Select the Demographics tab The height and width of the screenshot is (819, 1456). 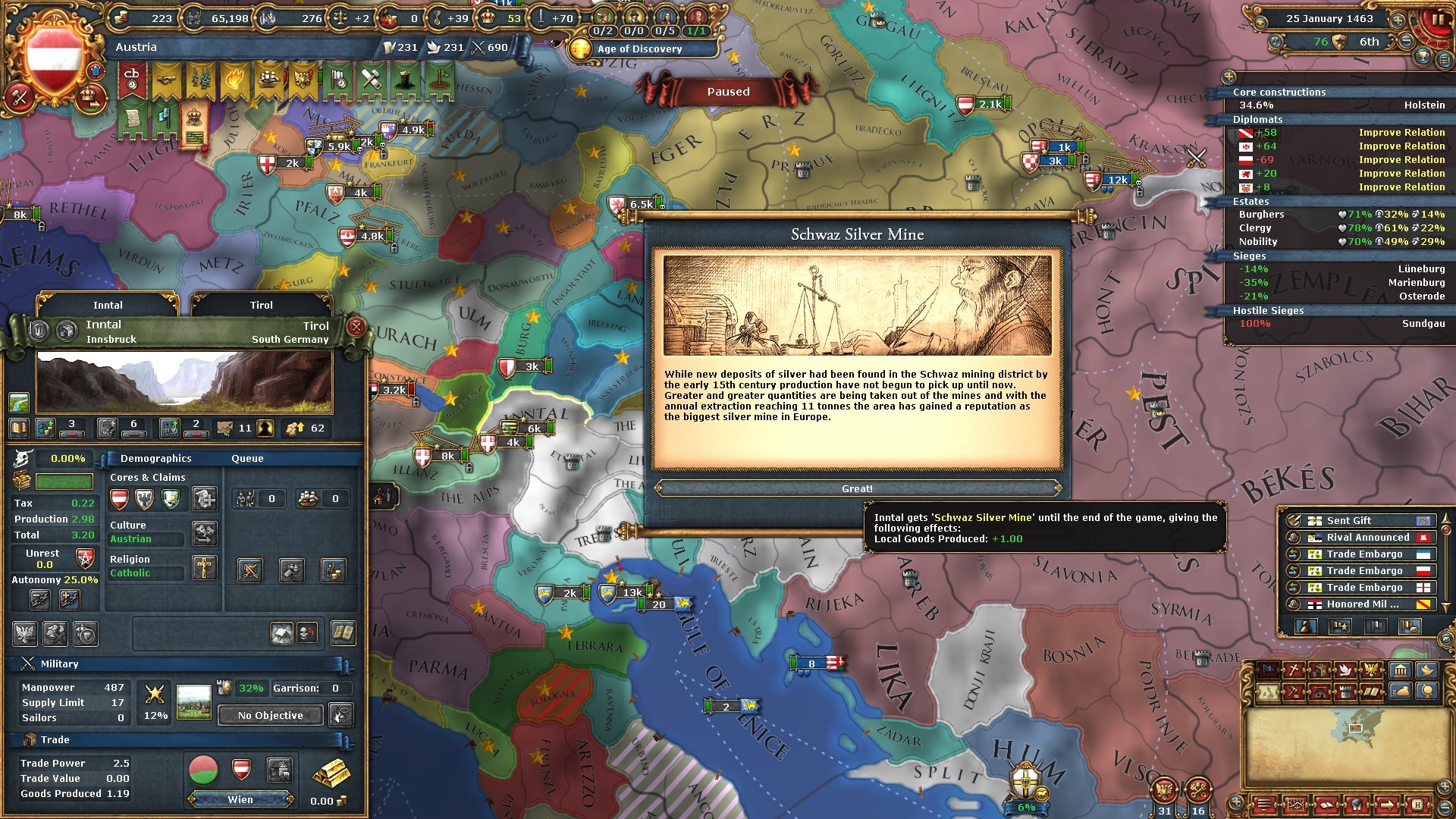pyautogui.click(x=155, y=458)
